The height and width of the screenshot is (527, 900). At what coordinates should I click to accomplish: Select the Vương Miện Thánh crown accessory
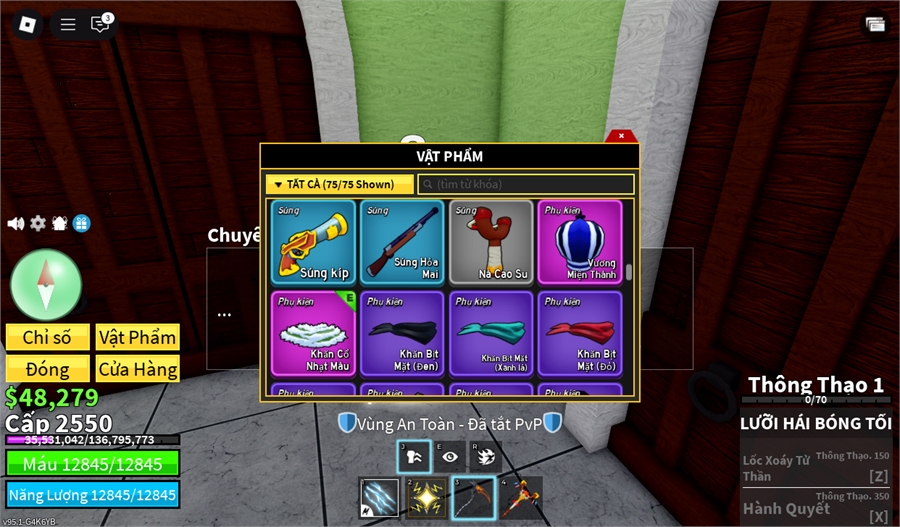(x=579, y=242)
